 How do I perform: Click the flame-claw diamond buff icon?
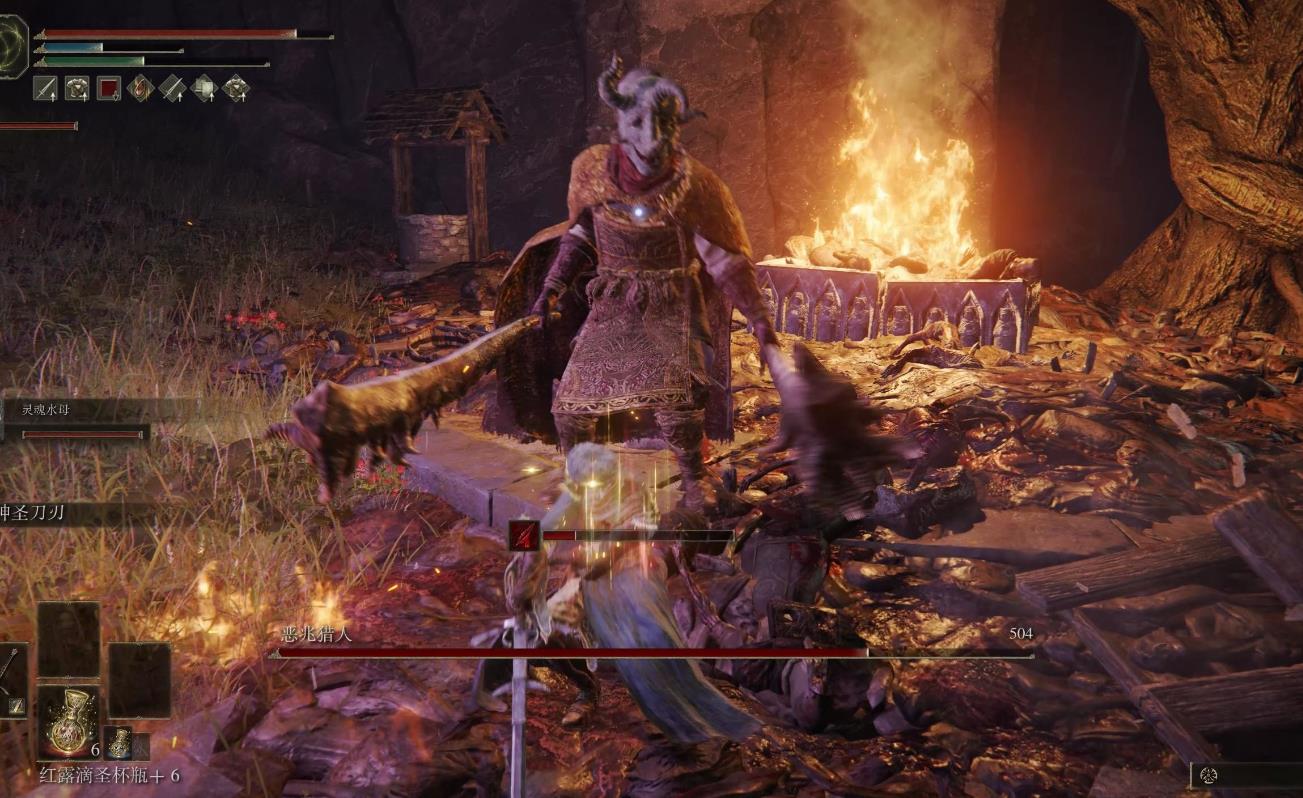point(141,89)
